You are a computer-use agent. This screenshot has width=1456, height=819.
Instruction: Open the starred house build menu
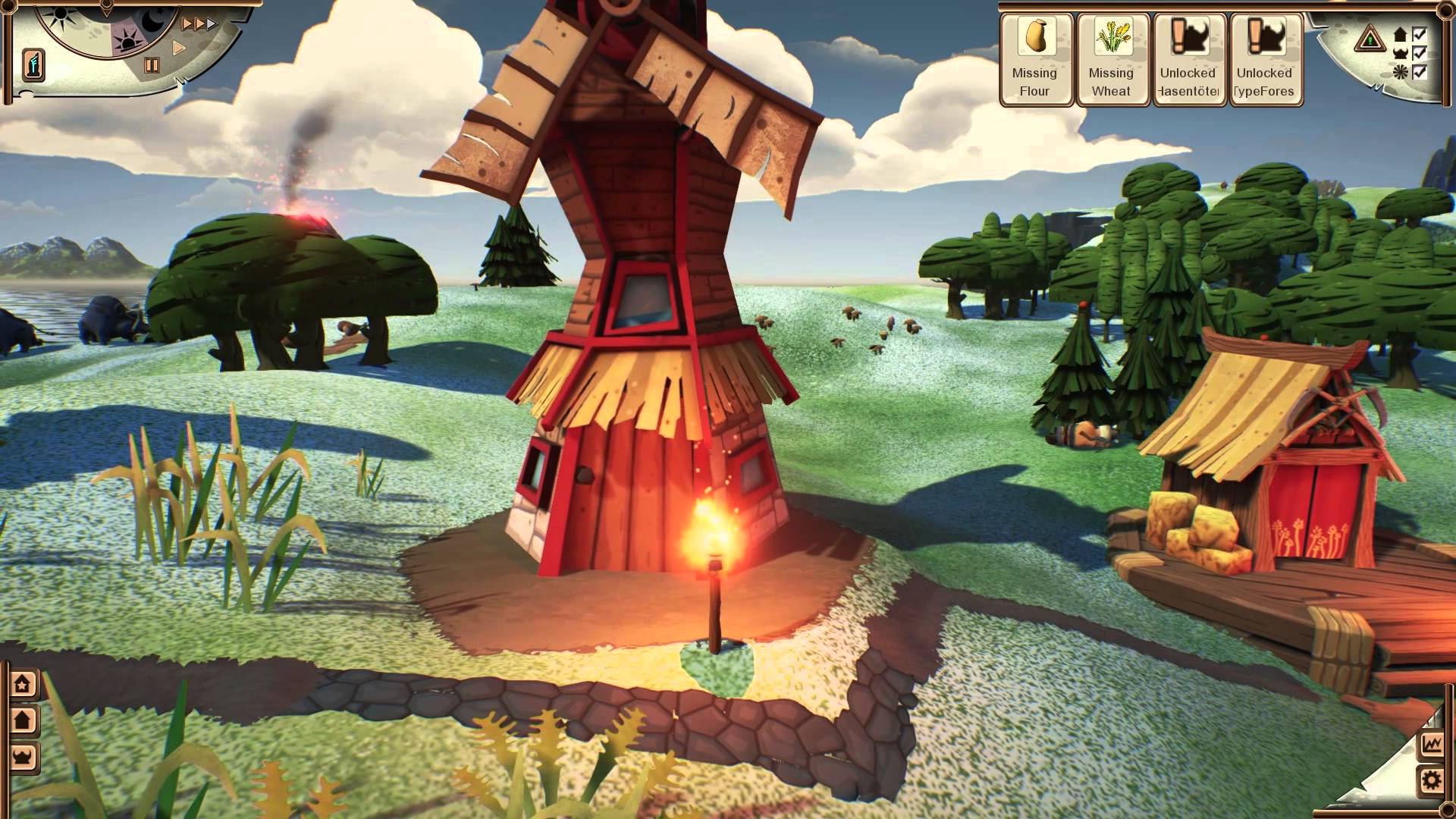[x=24, y=684]
